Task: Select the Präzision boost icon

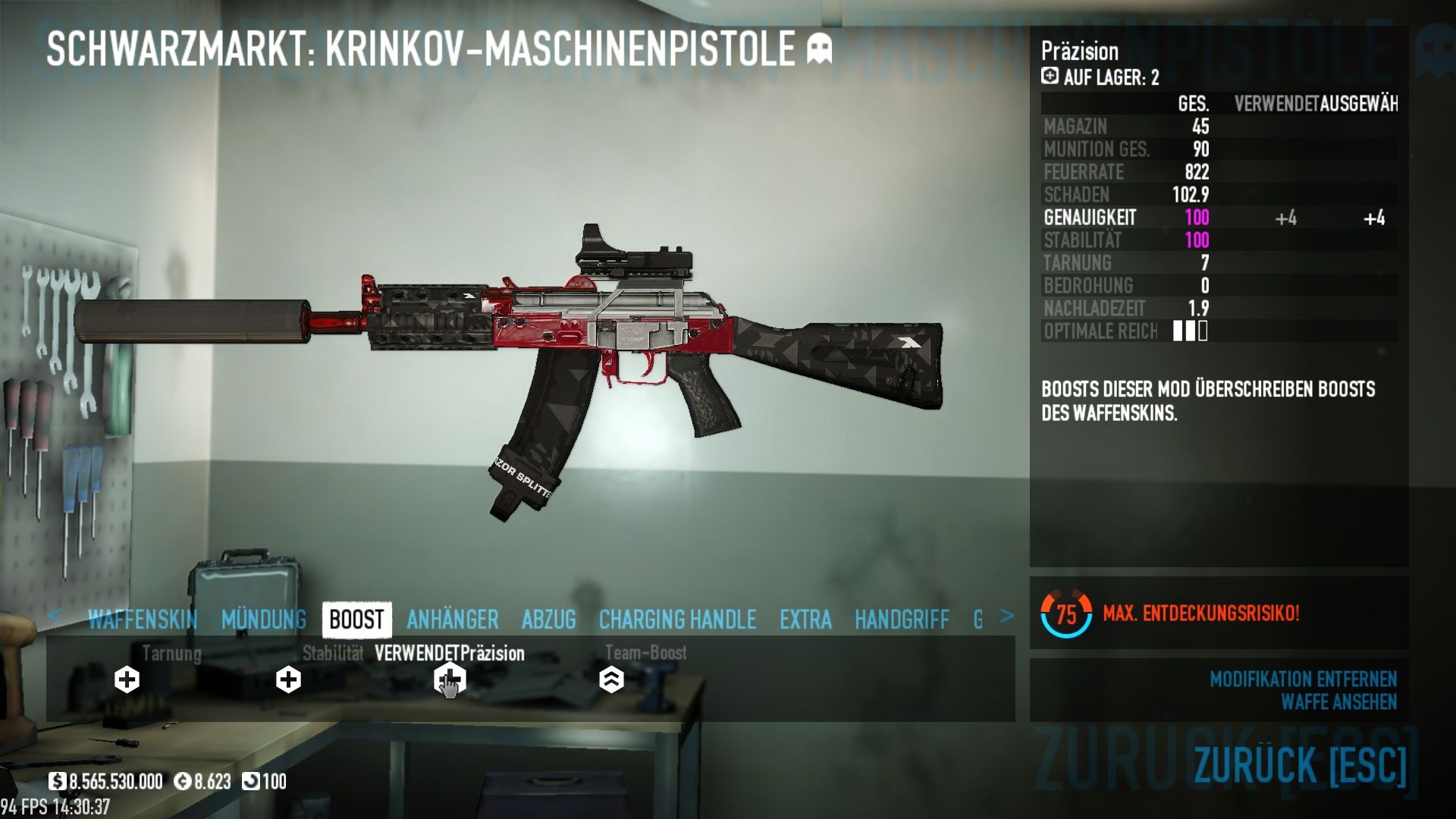Action: coord(449,679)
